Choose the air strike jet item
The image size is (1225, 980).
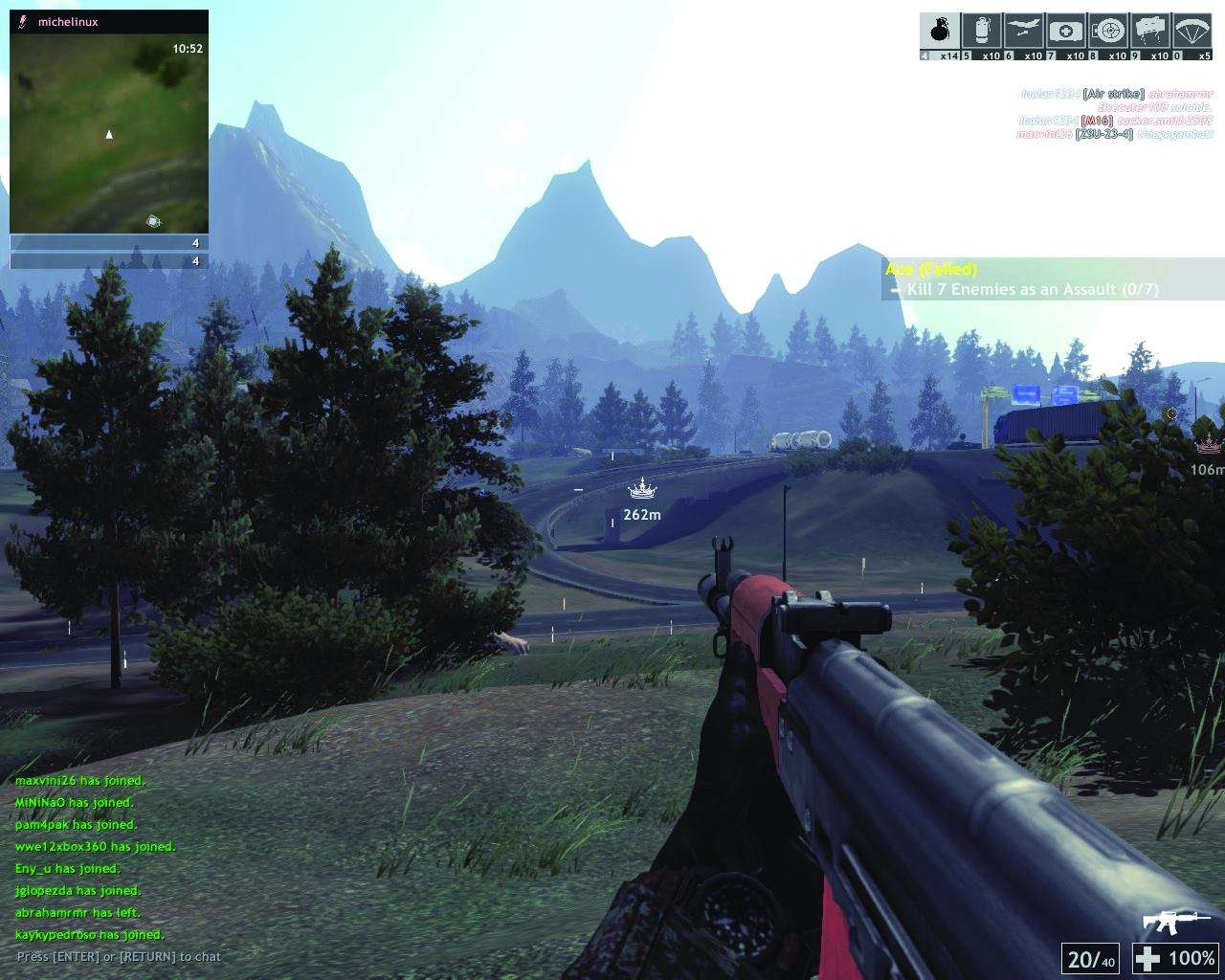(1024, 32)
